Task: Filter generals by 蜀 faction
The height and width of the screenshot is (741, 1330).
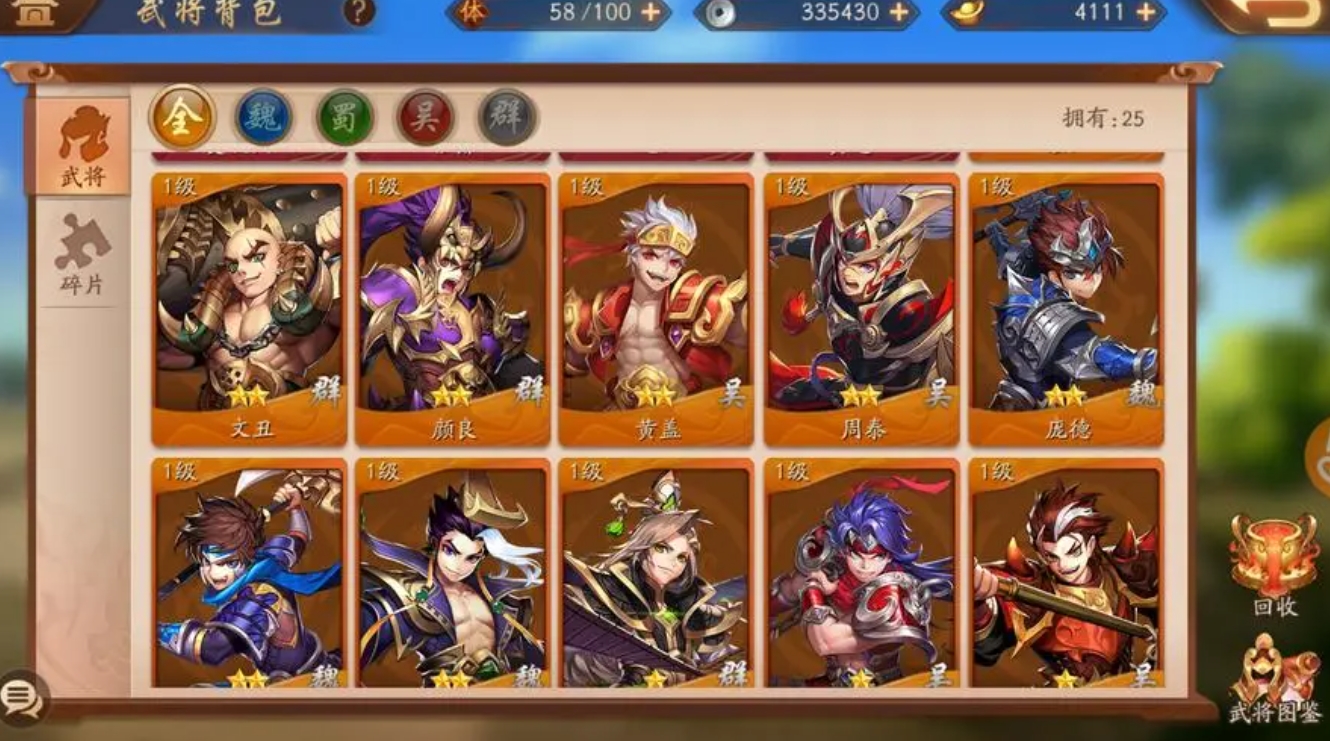Action: click(345, 118)
